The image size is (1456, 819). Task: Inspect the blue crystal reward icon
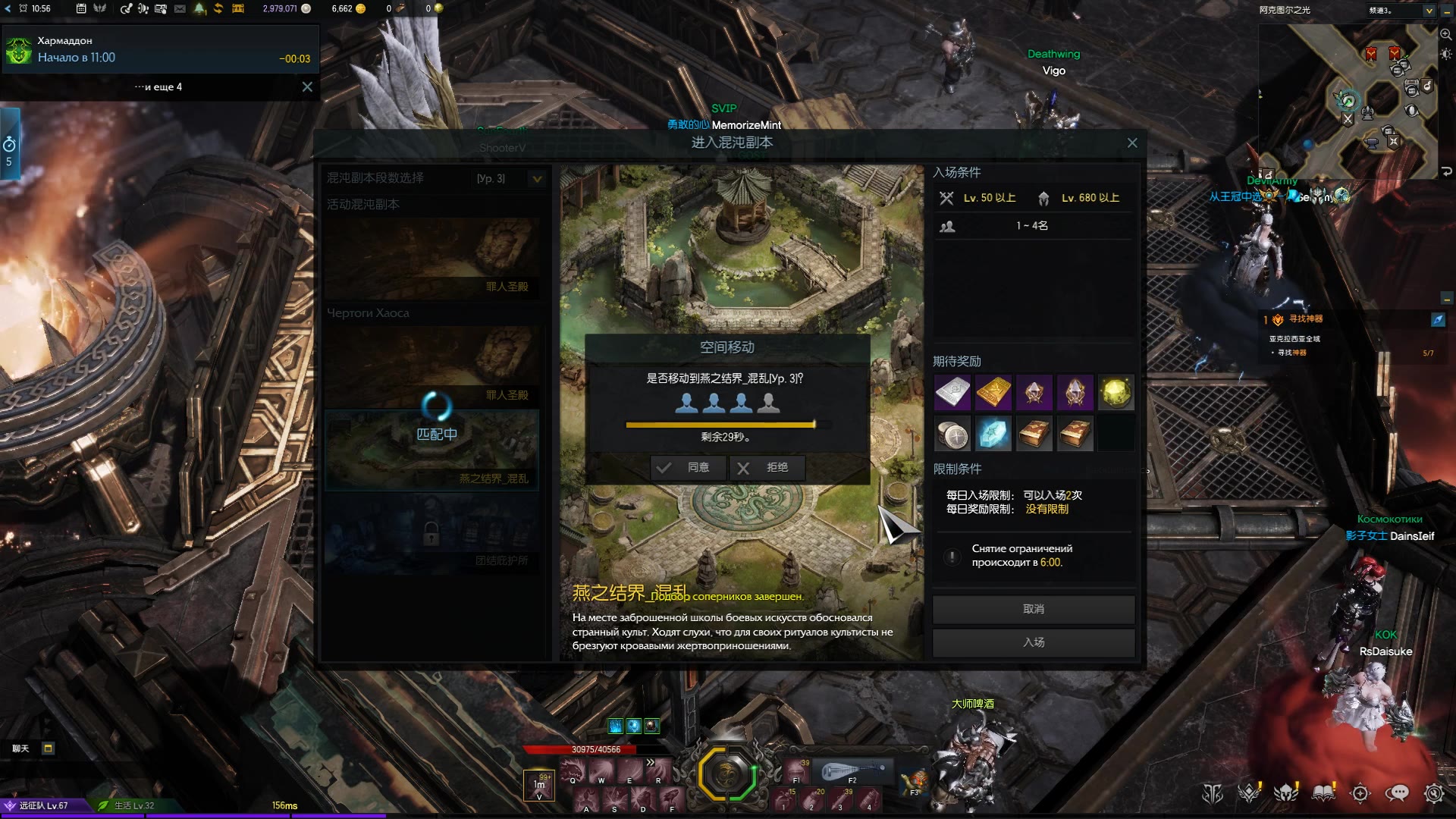[x=993, y=435]
